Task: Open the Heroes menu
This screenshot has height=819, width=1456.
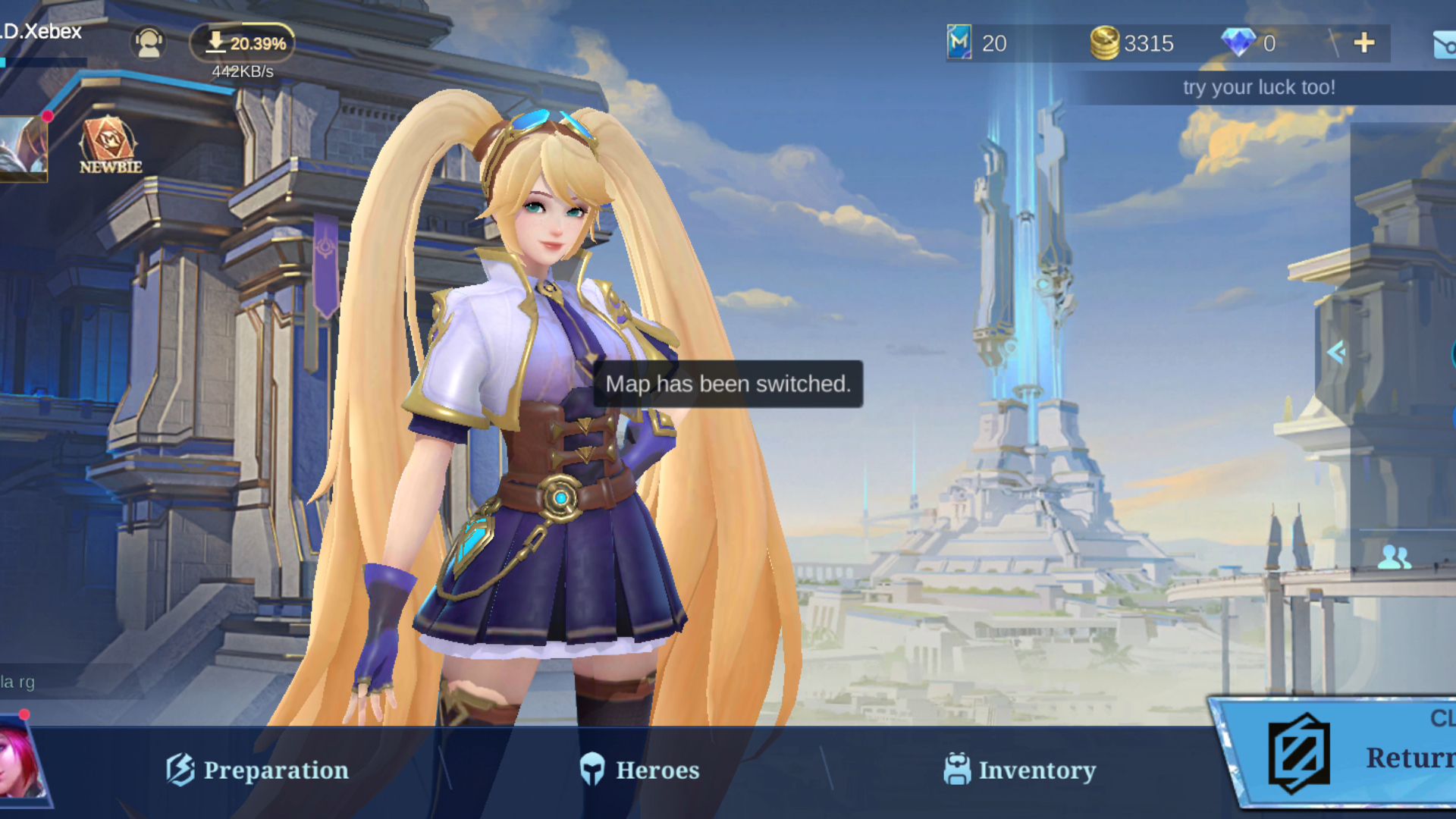Action: [x=639, y=770]
